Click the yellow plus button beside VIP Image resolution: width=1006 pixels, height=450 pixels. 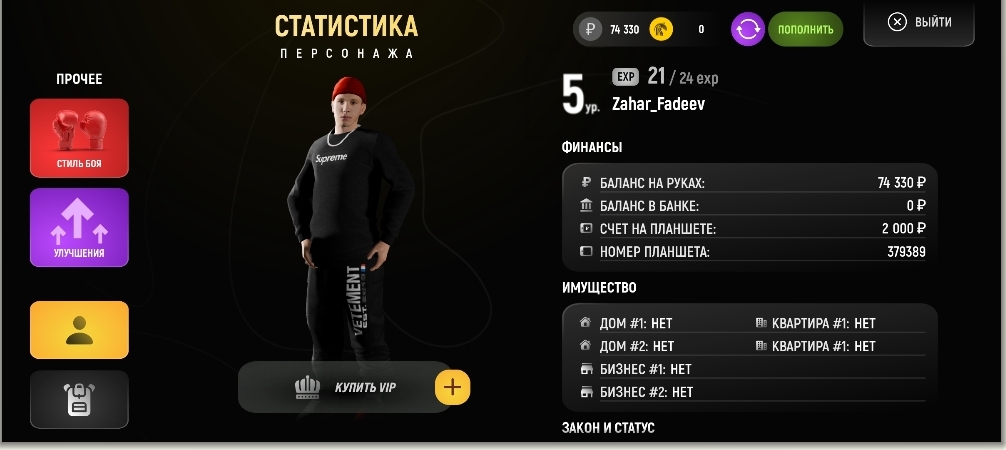tap(453, 387)
